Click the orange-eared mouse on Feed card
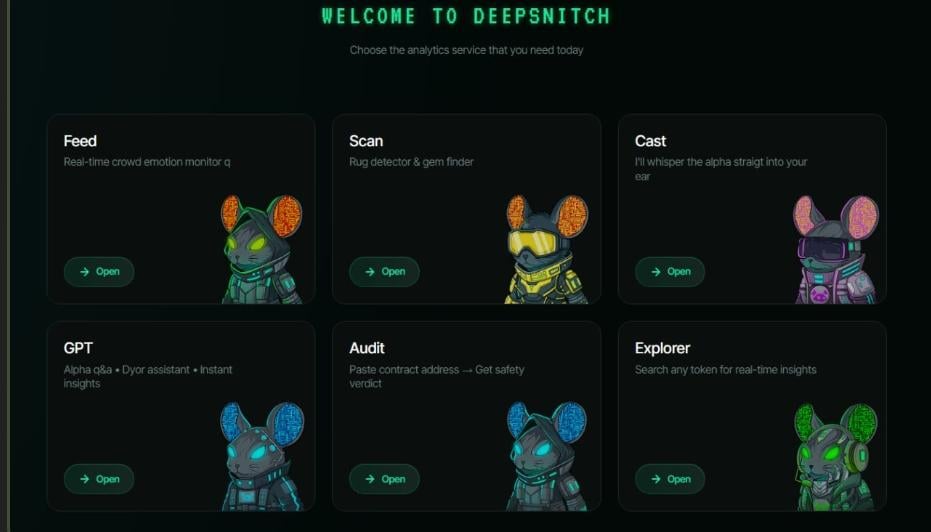 (x=259, y=250)
